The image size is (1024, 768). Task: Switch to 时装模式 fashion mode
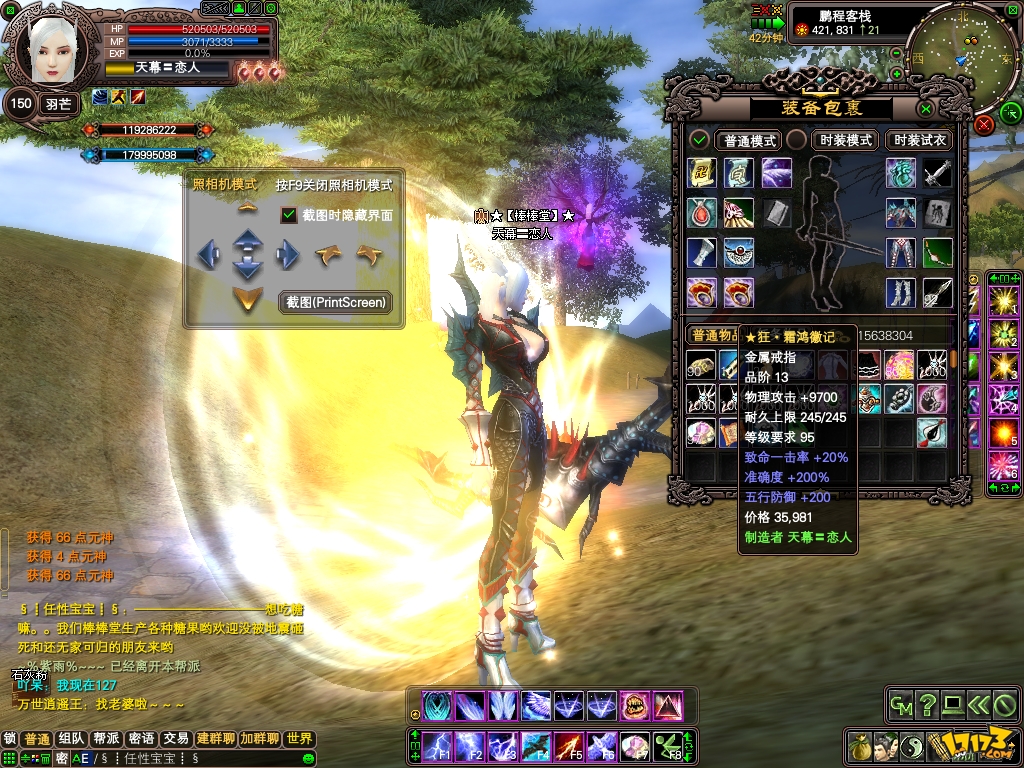click(845, 140)
